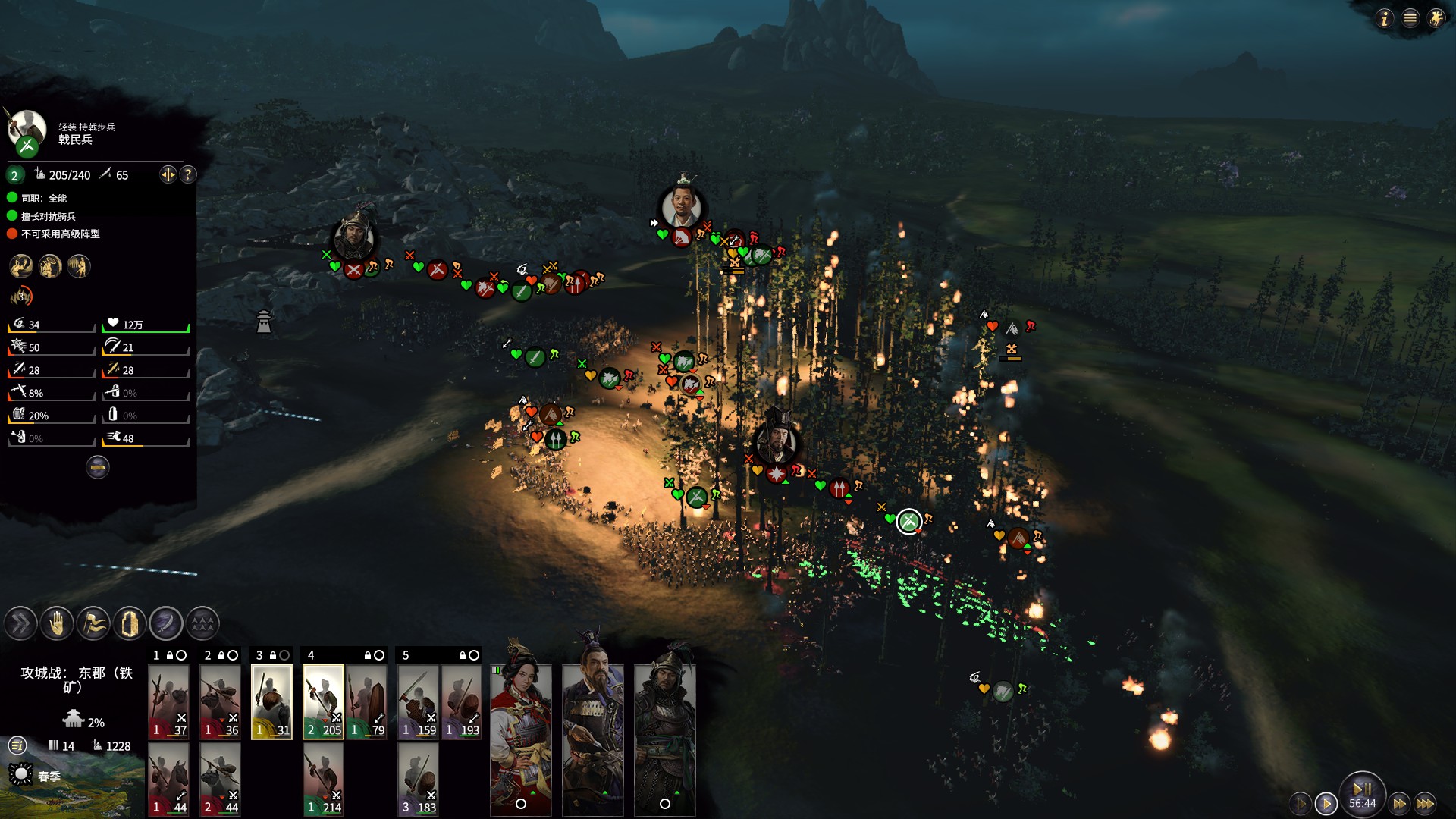
Task: Toggle melee mode with the sword icon
Action: click(166, 624)
